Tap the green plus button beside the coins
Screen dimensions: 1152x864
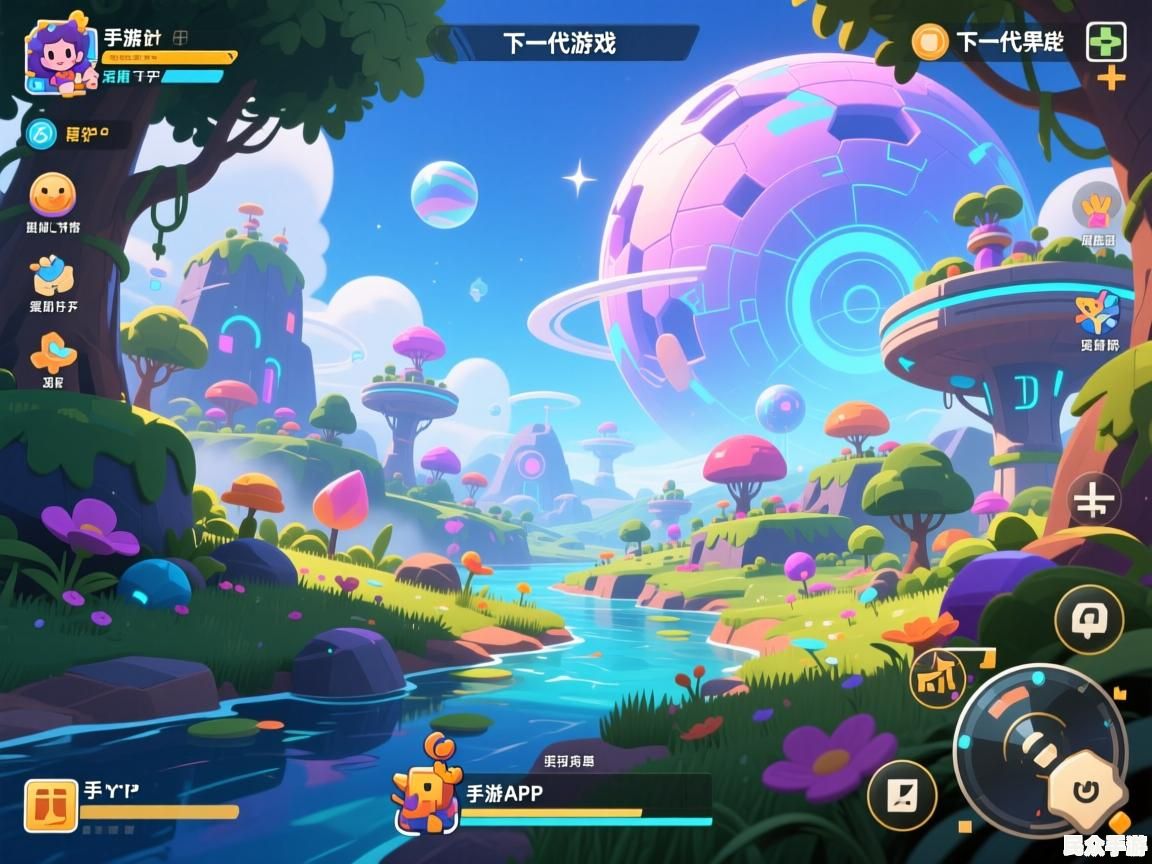click(x=1106, y=42)
